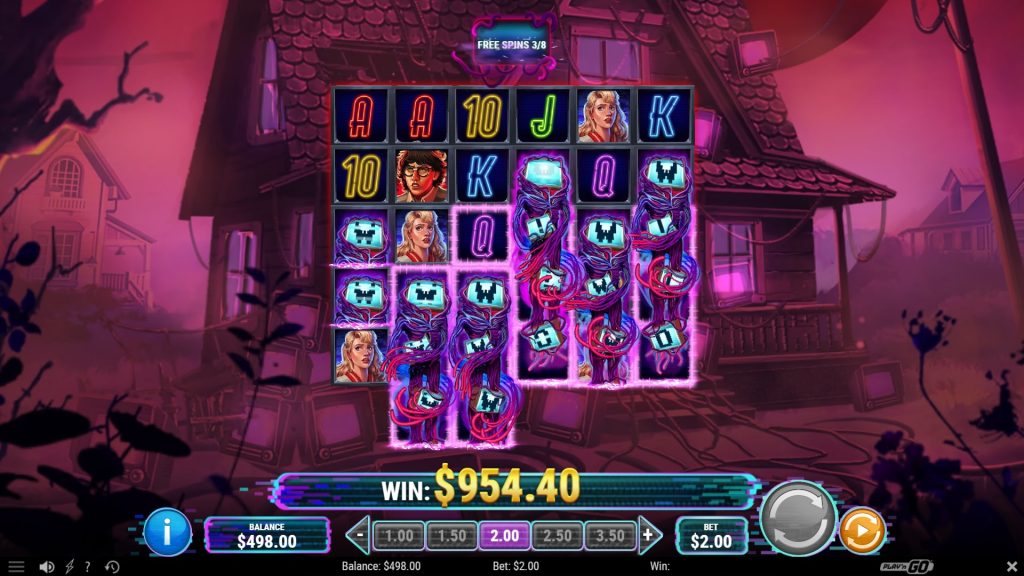Screen dimensions: 1024x576
Task: Set the bet to 2.50
Action: [x=557, y=536]
